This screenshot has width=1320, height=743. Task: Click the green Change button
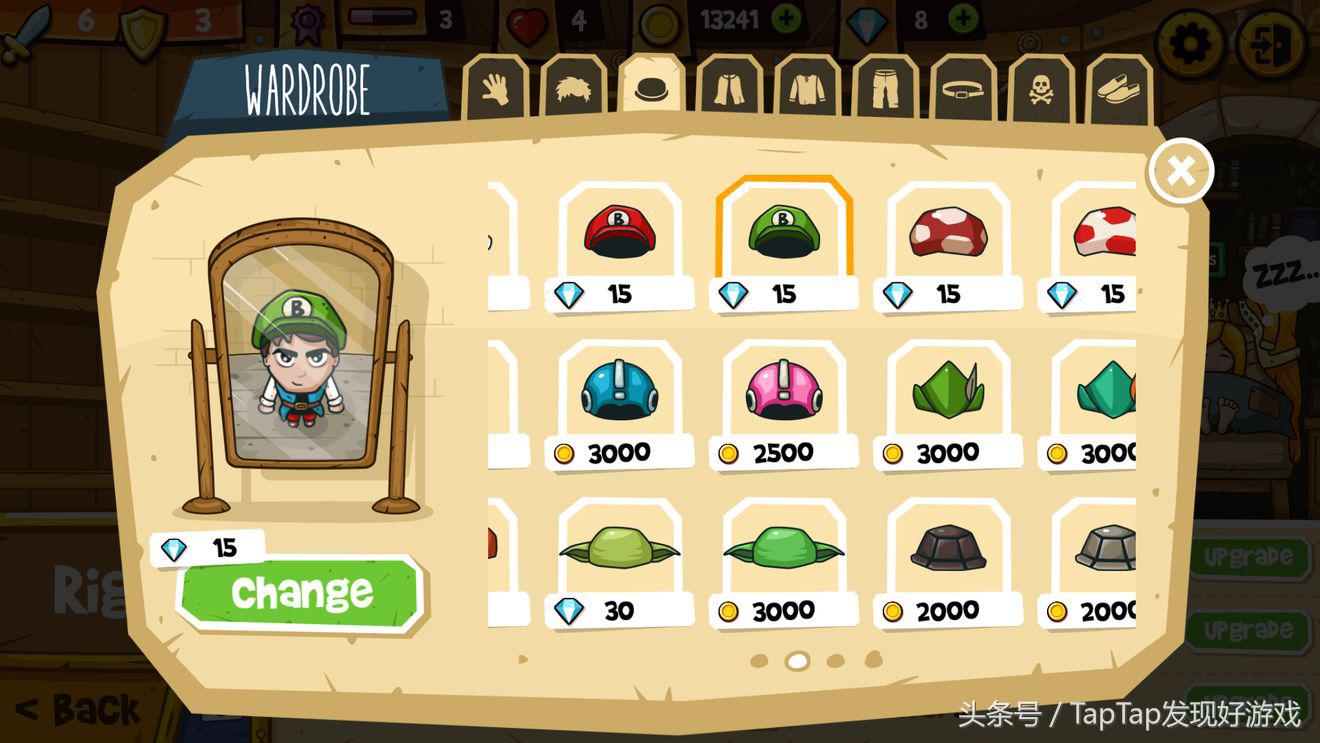[300, 592]
